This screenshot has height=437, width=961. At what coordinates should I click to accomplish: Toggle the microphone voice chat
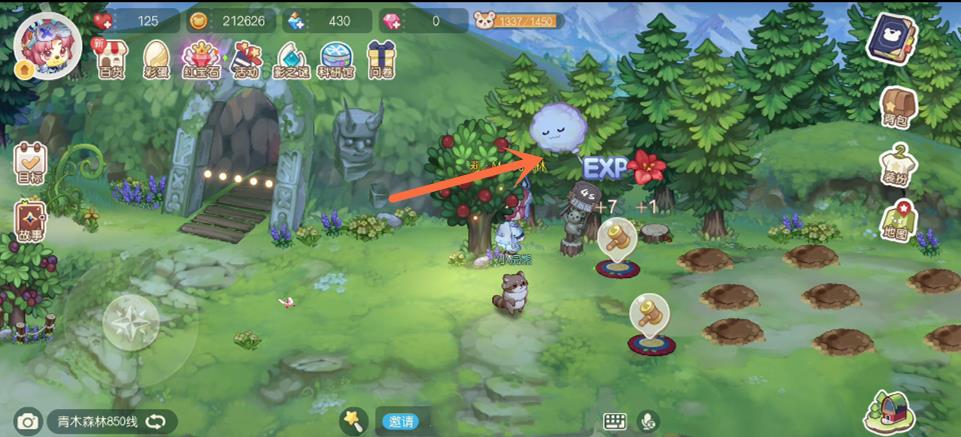tap(650, 422)
